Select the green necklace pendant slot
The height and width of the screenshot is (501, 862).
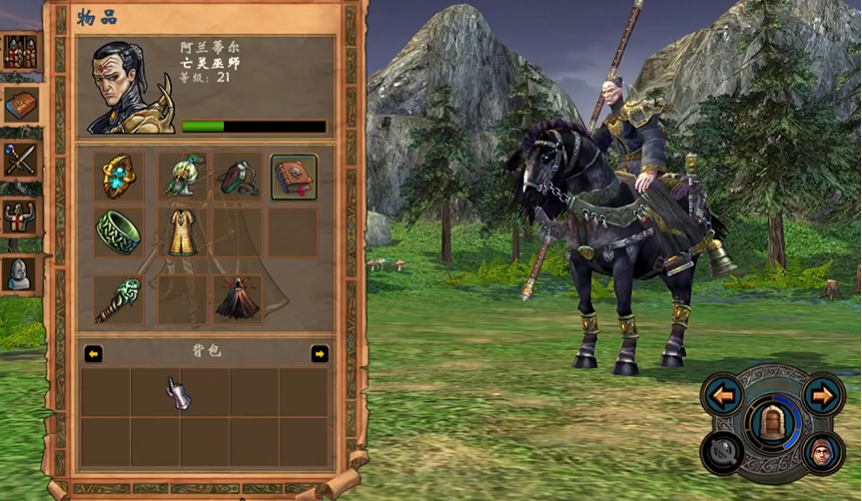pos(238,177)
